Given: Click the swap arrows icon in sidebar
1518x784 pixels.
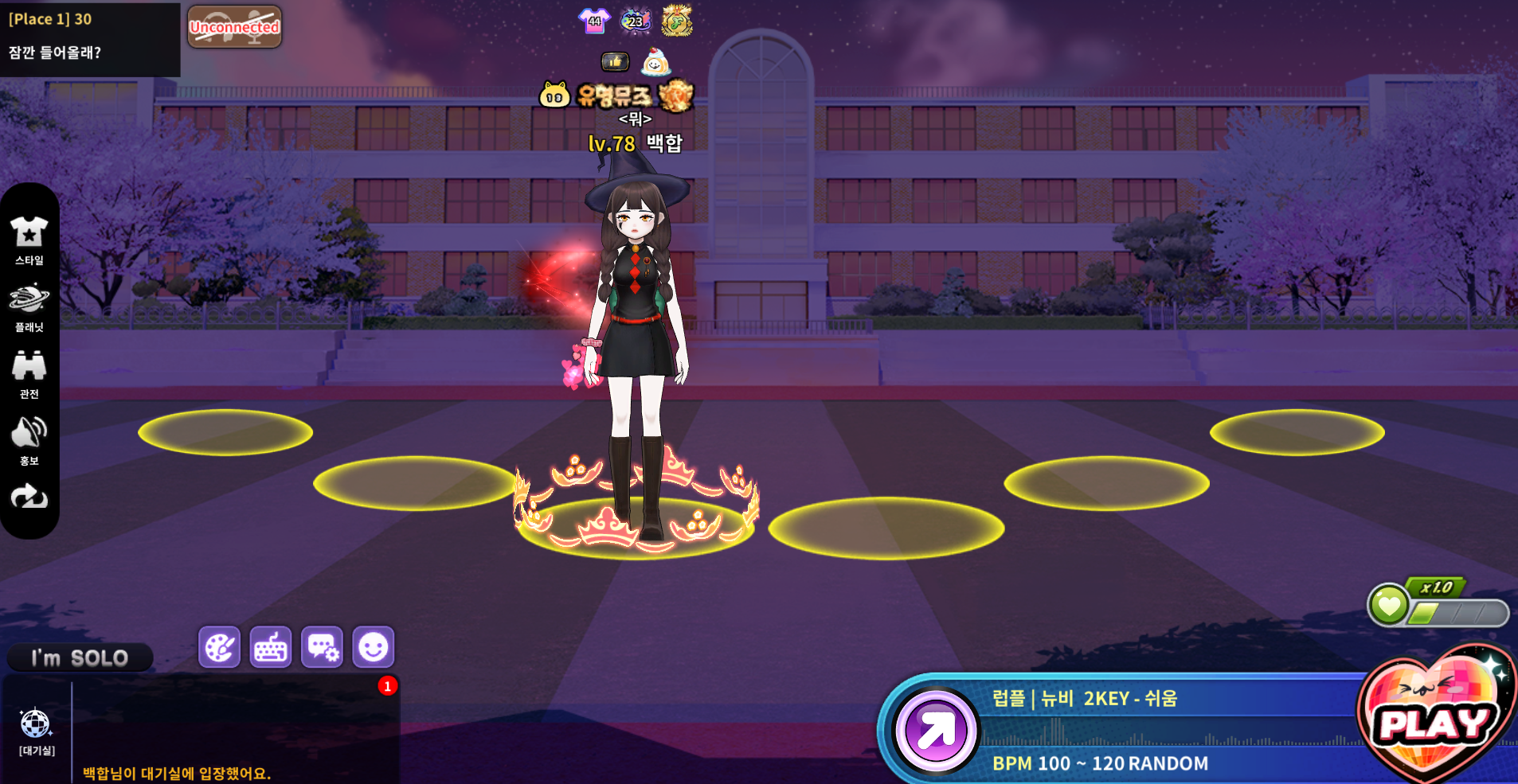Looking at the screenshot, I should pyautogui.click(x=29, y=497).
